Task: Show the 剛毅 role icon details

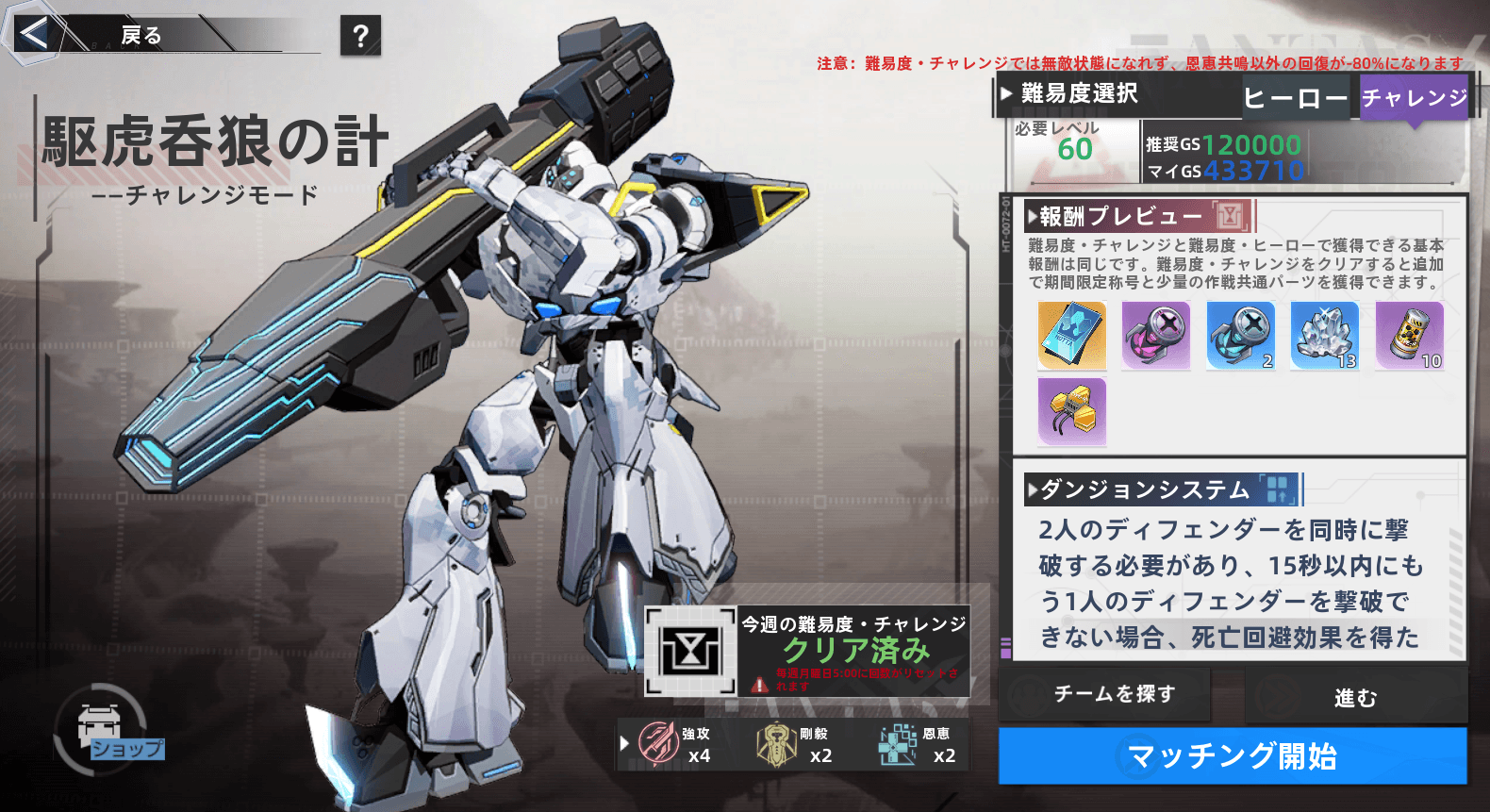Action: click(x=776, y=744)
